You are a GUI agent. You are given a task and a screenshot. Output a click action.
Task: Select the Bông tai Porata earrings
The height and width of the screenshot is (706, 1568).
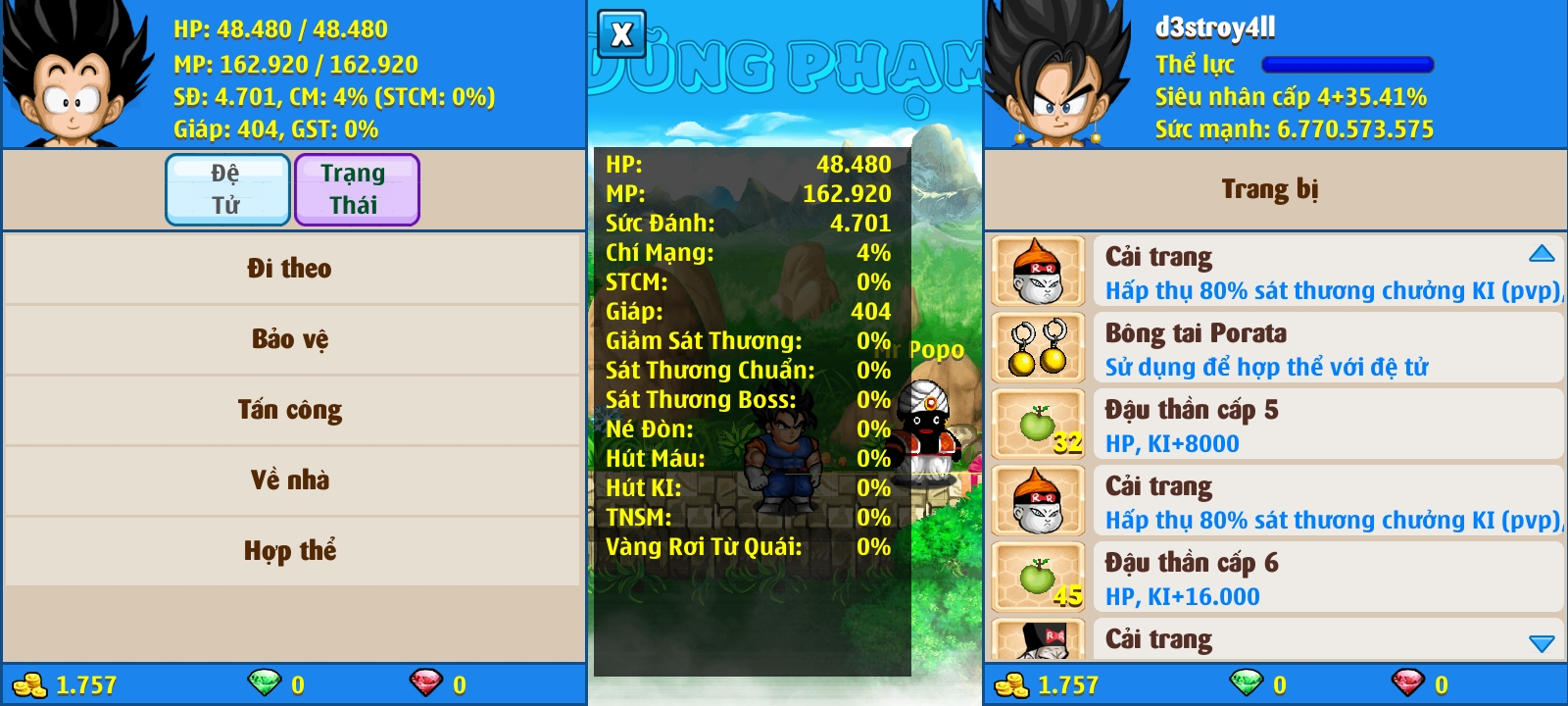pos(1274,349)
